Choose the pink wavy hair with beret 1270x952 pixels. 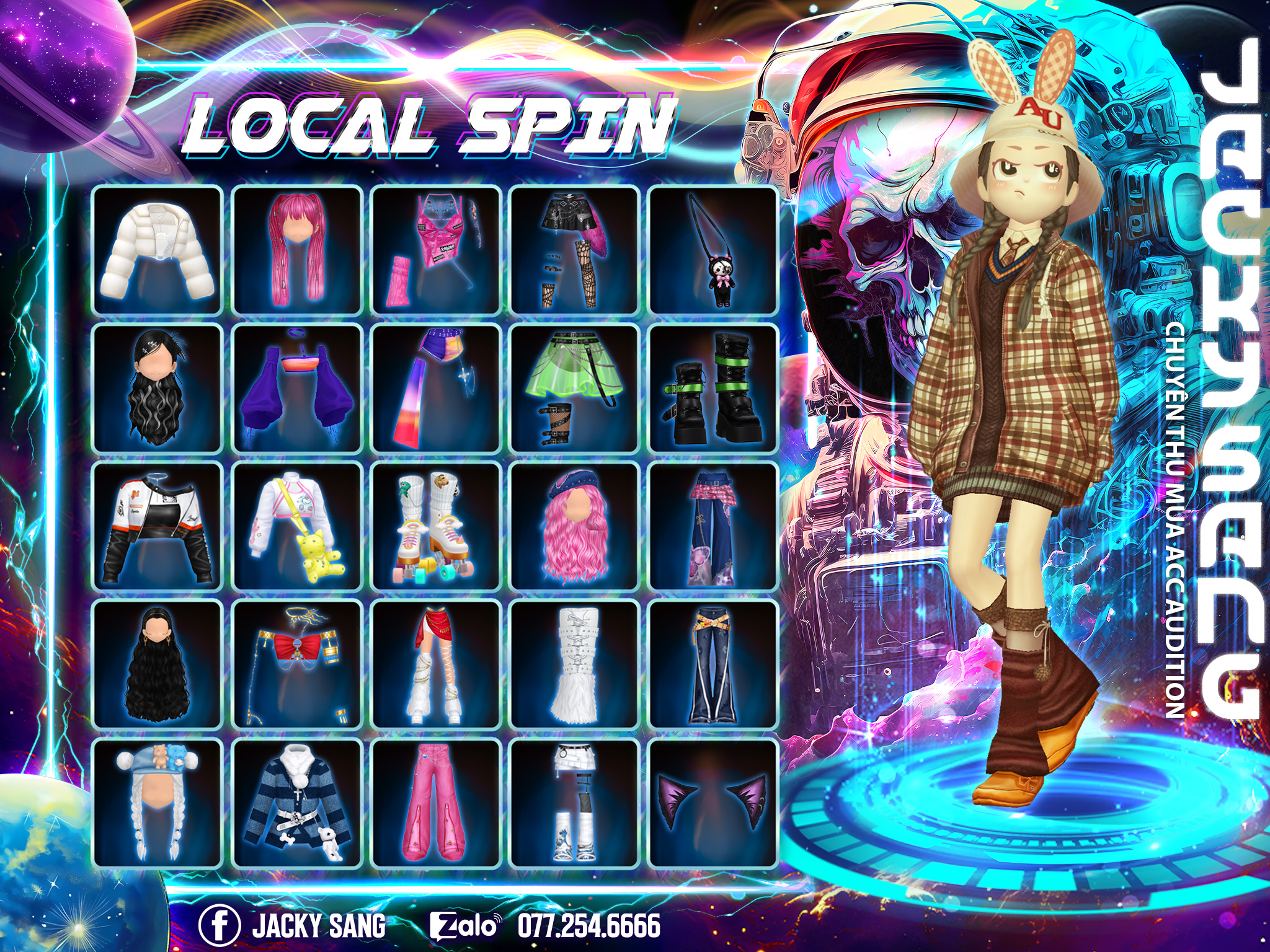pos(574,527)
